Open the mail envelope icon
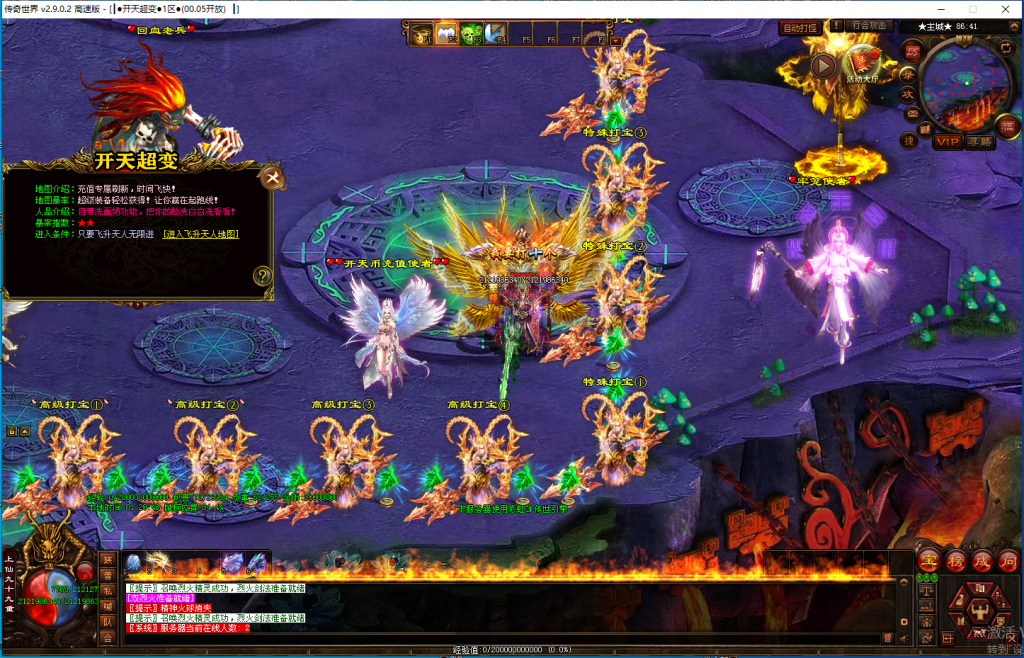1024x658 pixels. click(x=911, y=112)
